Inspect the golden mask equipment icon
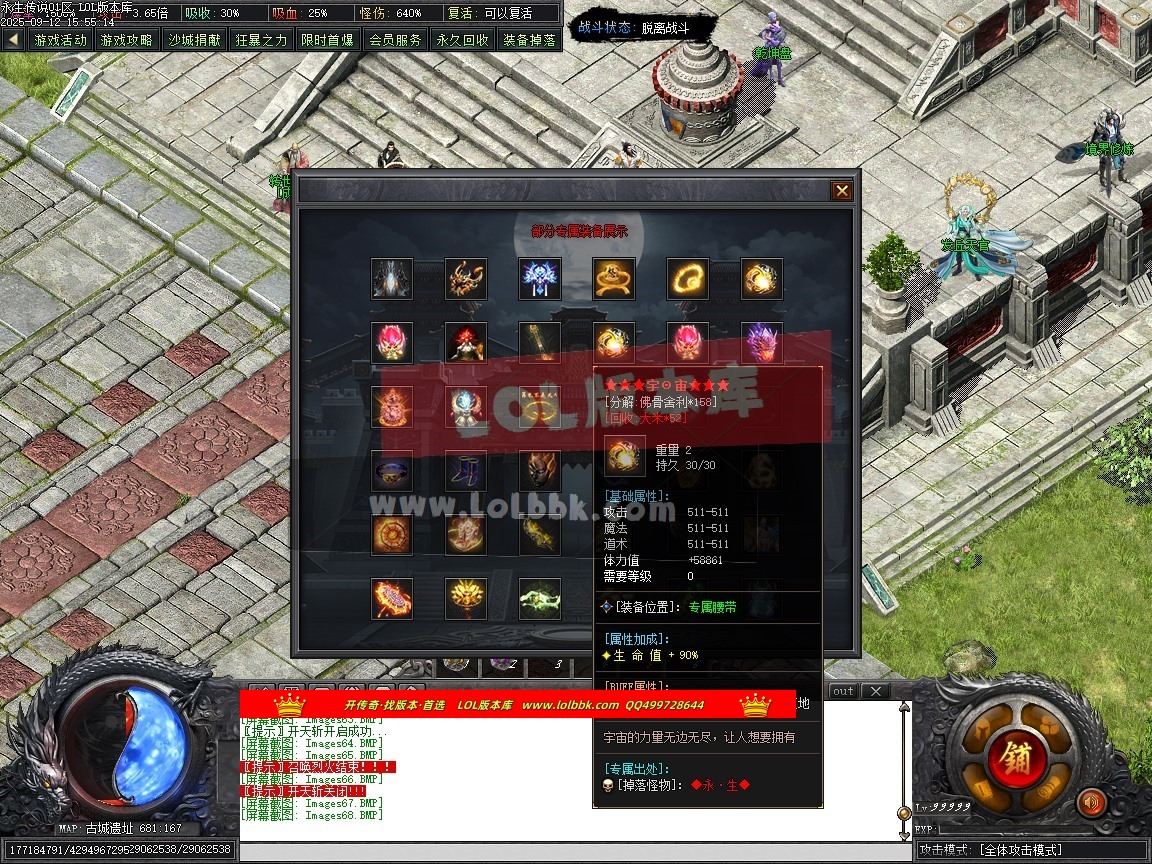 point(540,470)
